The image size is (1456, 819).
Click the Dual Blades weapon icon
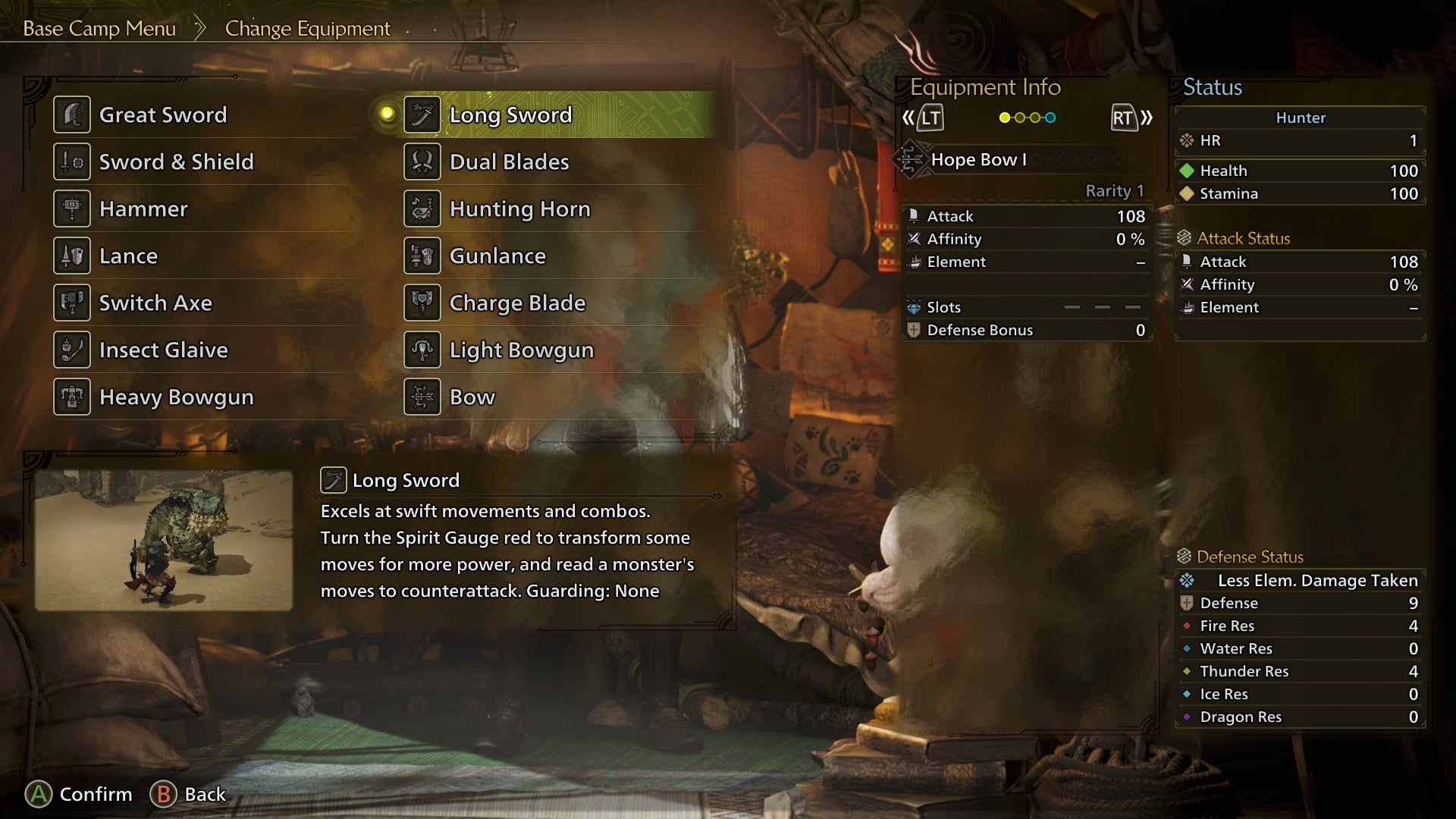tap(422, 162)
